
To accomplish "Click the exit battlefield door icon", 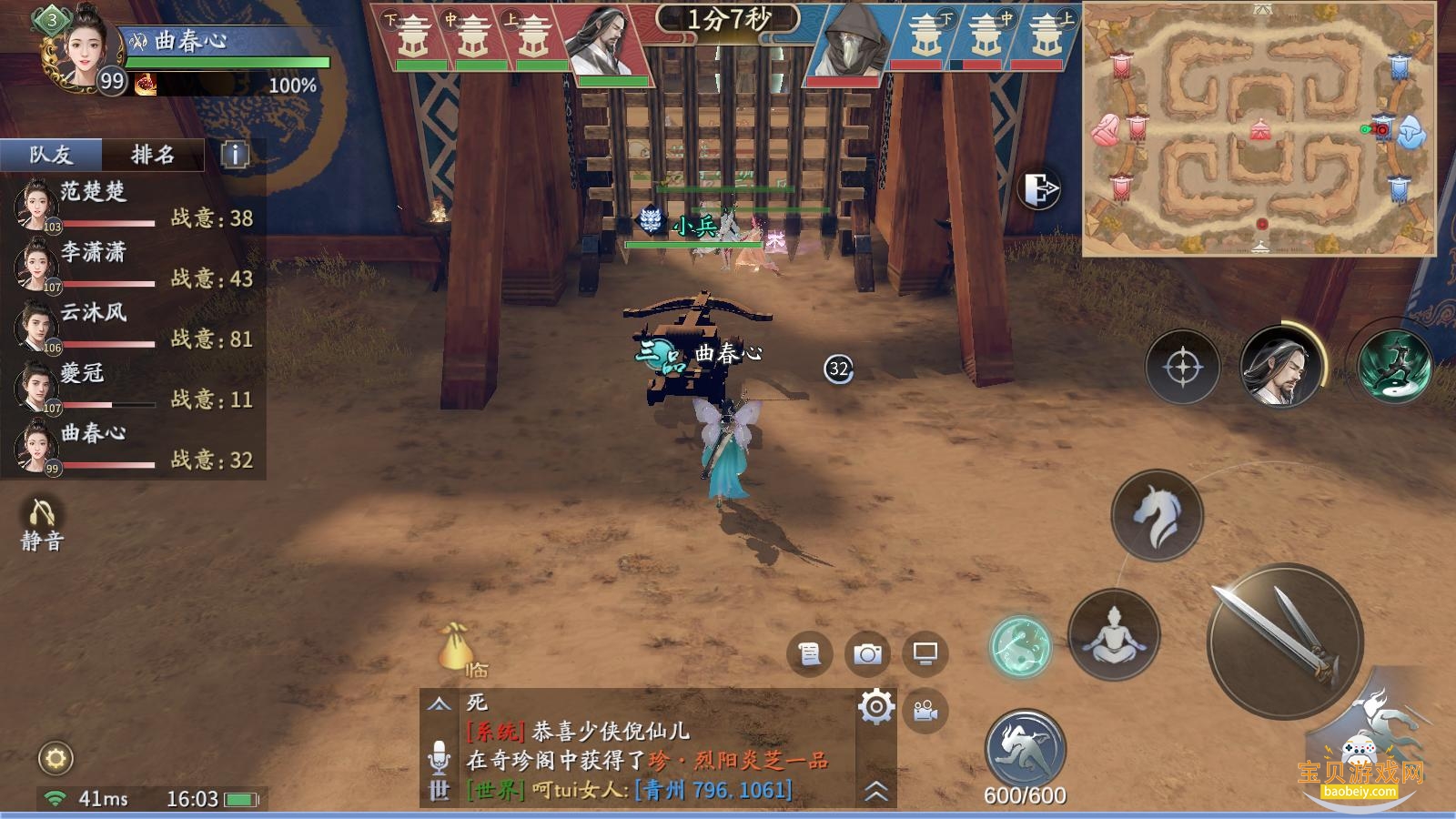I will click(x=1040, y=189).
